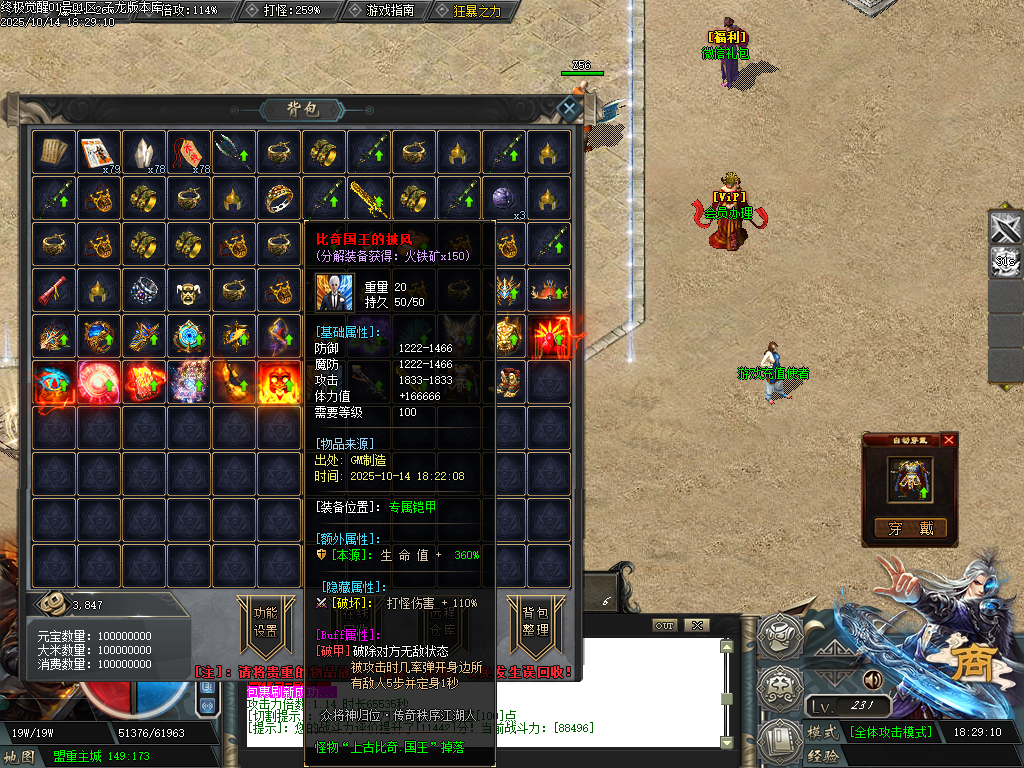The height and width of the screenshot is (768, 1024).
Task: Toggle the sound speaker icon
Action: coord(871,680)
